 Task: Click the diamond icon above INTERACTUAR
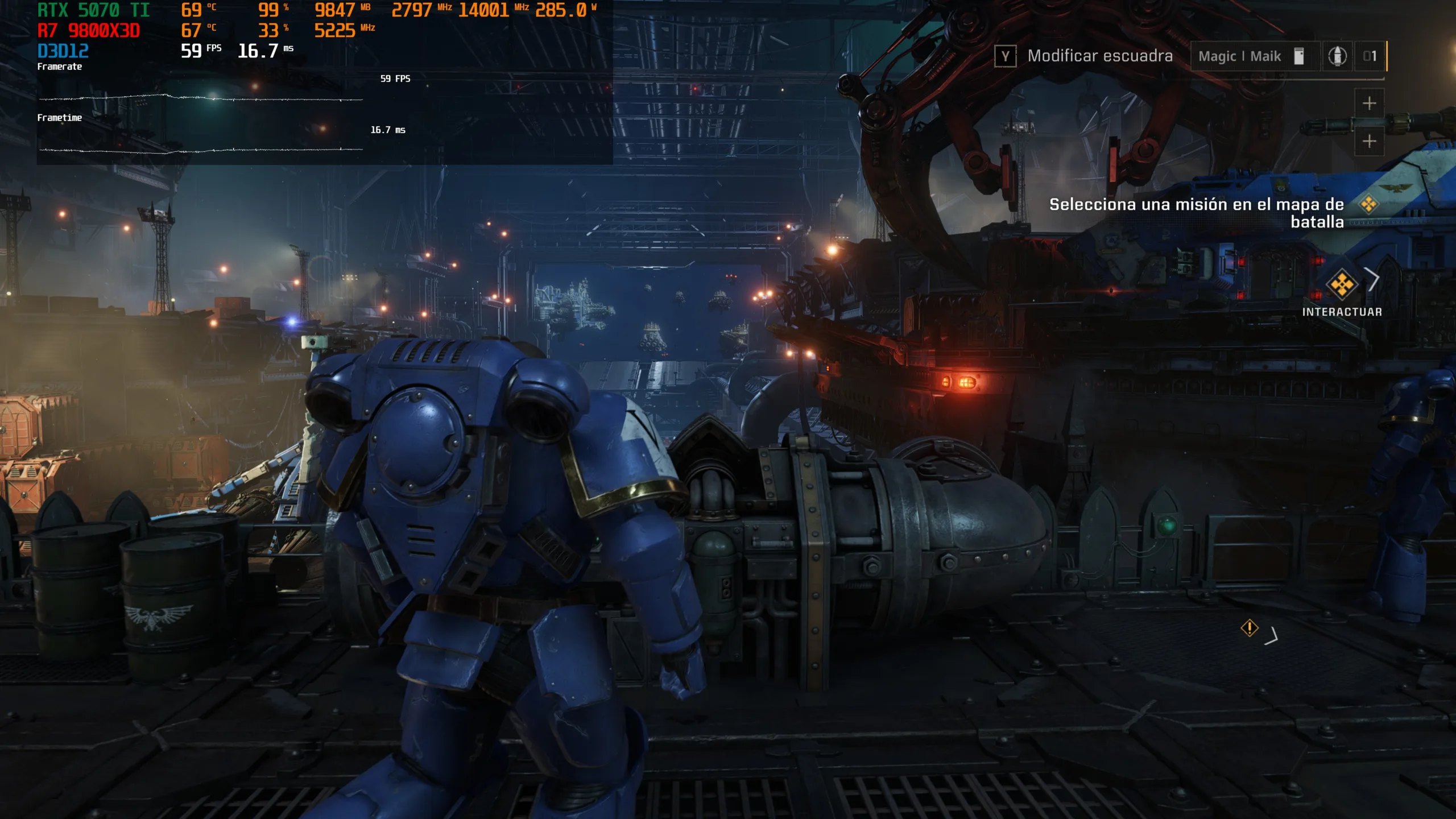(1342, 284)
